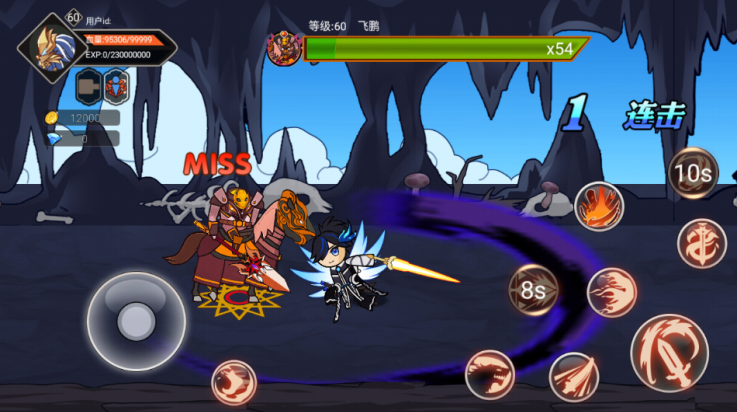The height and width of the screenshot is (412, 737).
Task: Select the grey hammer-shaped slot
Action: (x=89, y=87)
